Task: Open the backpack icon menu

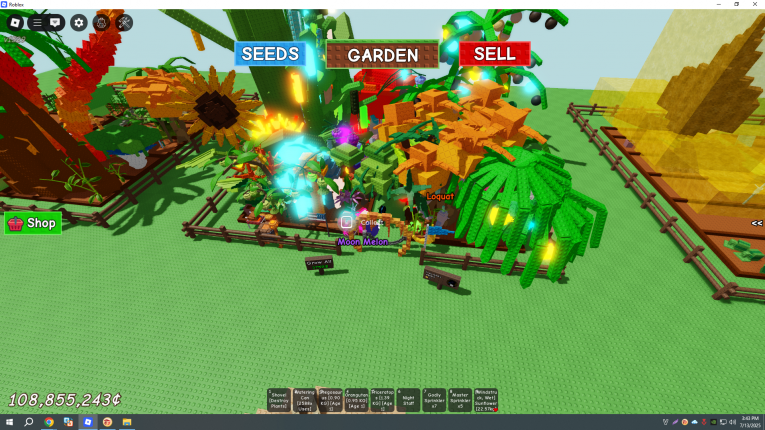Action: pos(101,22)
